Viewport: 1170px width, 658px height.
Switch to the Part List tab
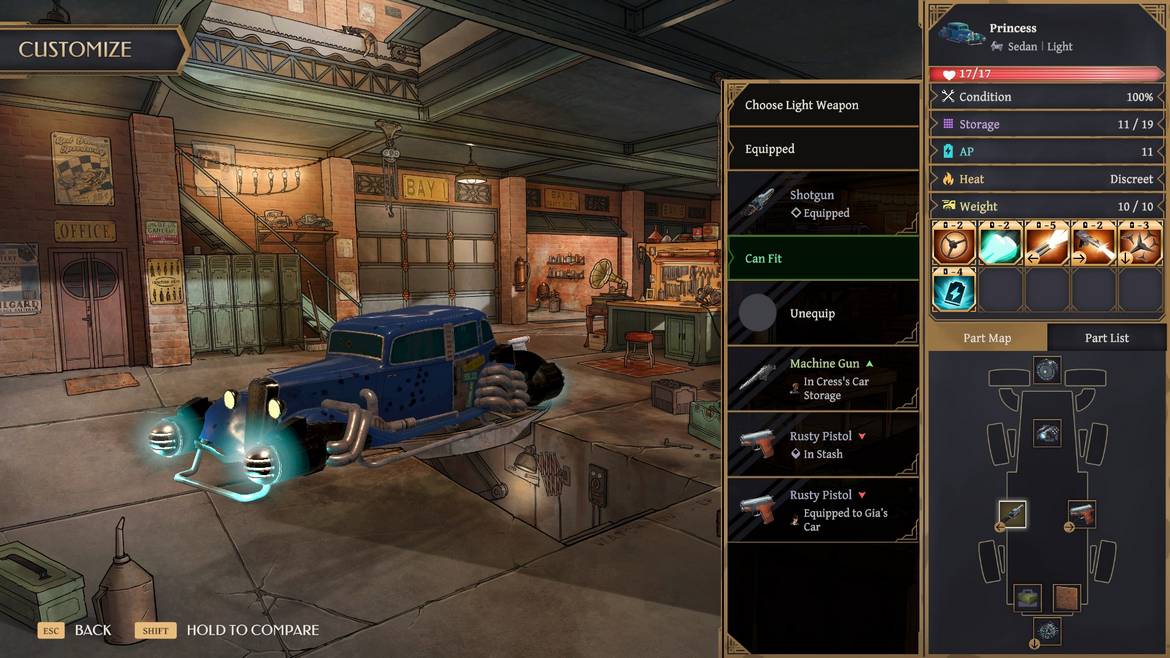(x=1106, y=338)
